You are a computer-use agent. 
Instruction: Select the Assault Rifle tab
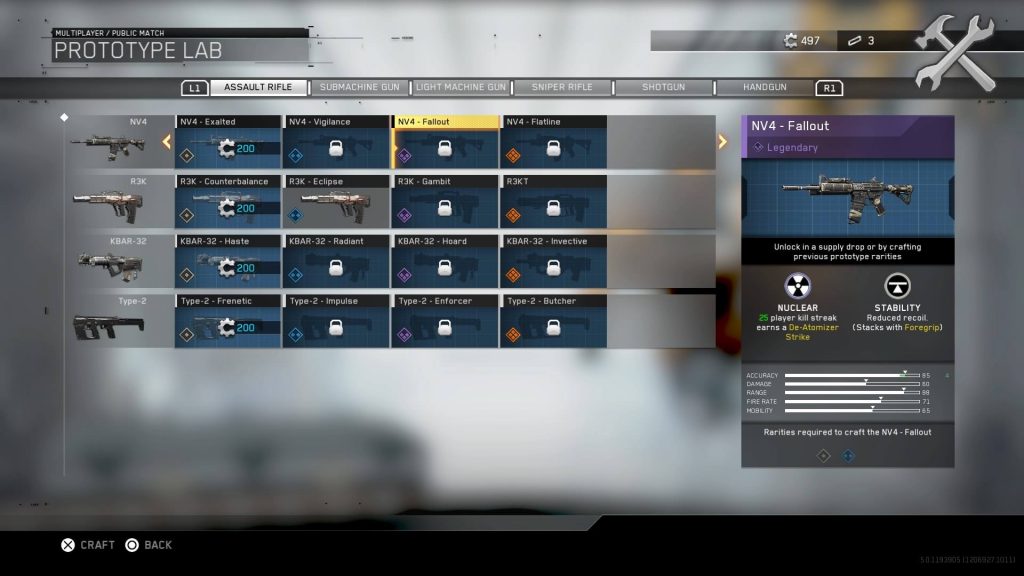pyautogui.click(x=258, y=87)
